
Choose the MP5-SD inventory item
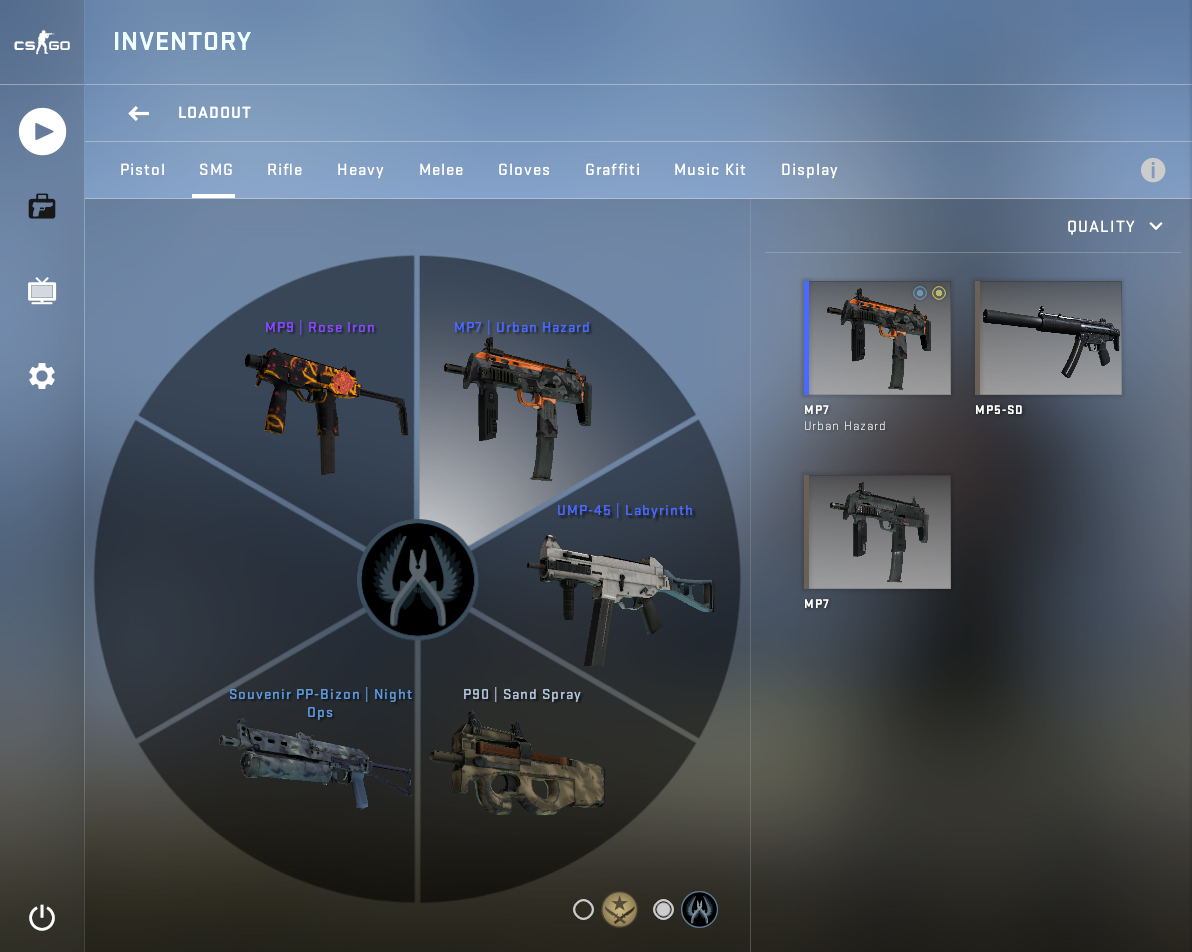coord(1049,338)
